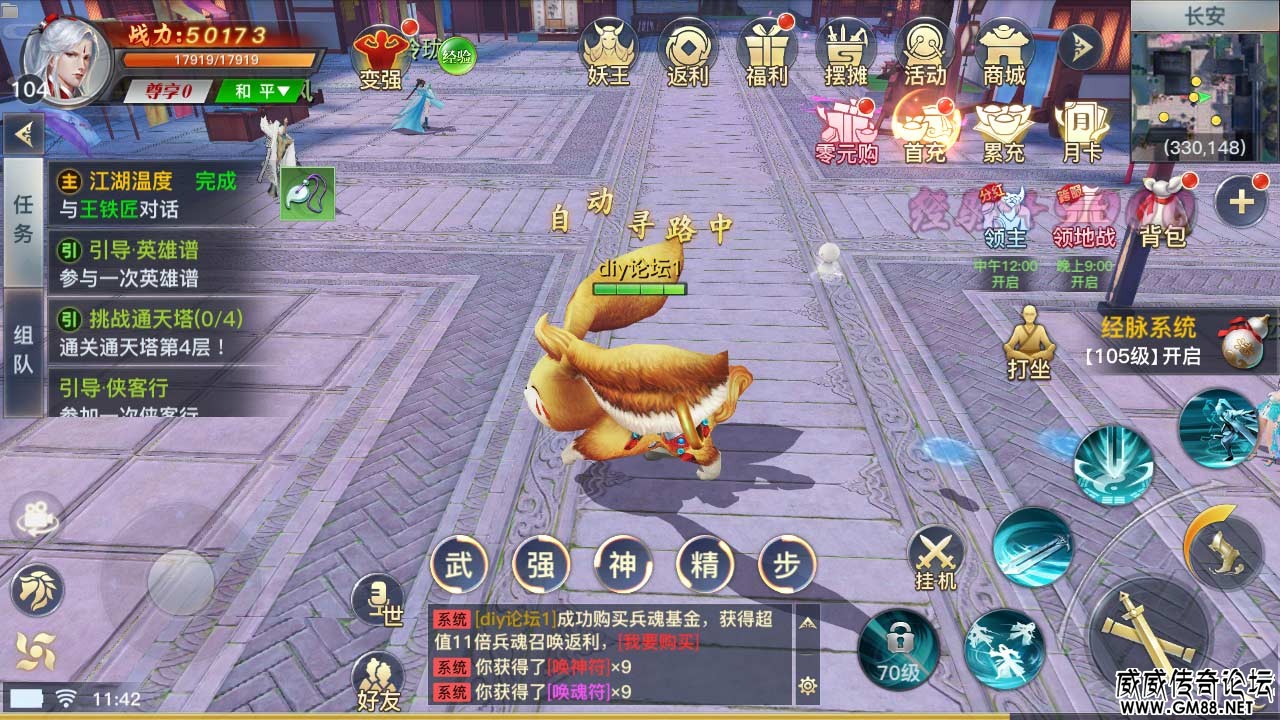
Task: Tap the 武 round menu button
Action: [x=459, y=566]
